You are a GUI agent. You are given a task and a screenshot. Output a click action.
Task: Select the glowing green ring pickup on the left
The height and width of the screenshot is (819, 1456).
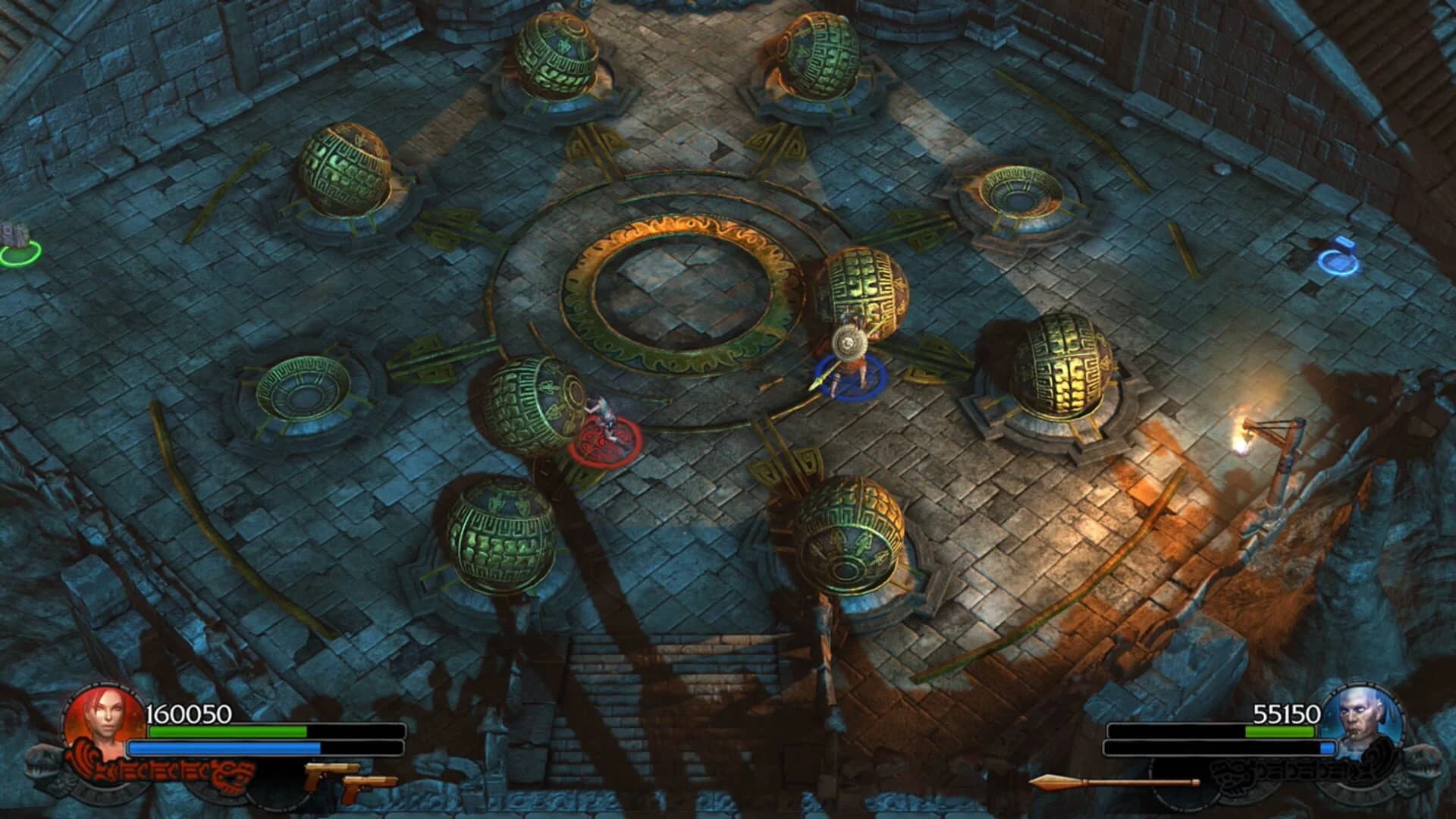[15, 249]
